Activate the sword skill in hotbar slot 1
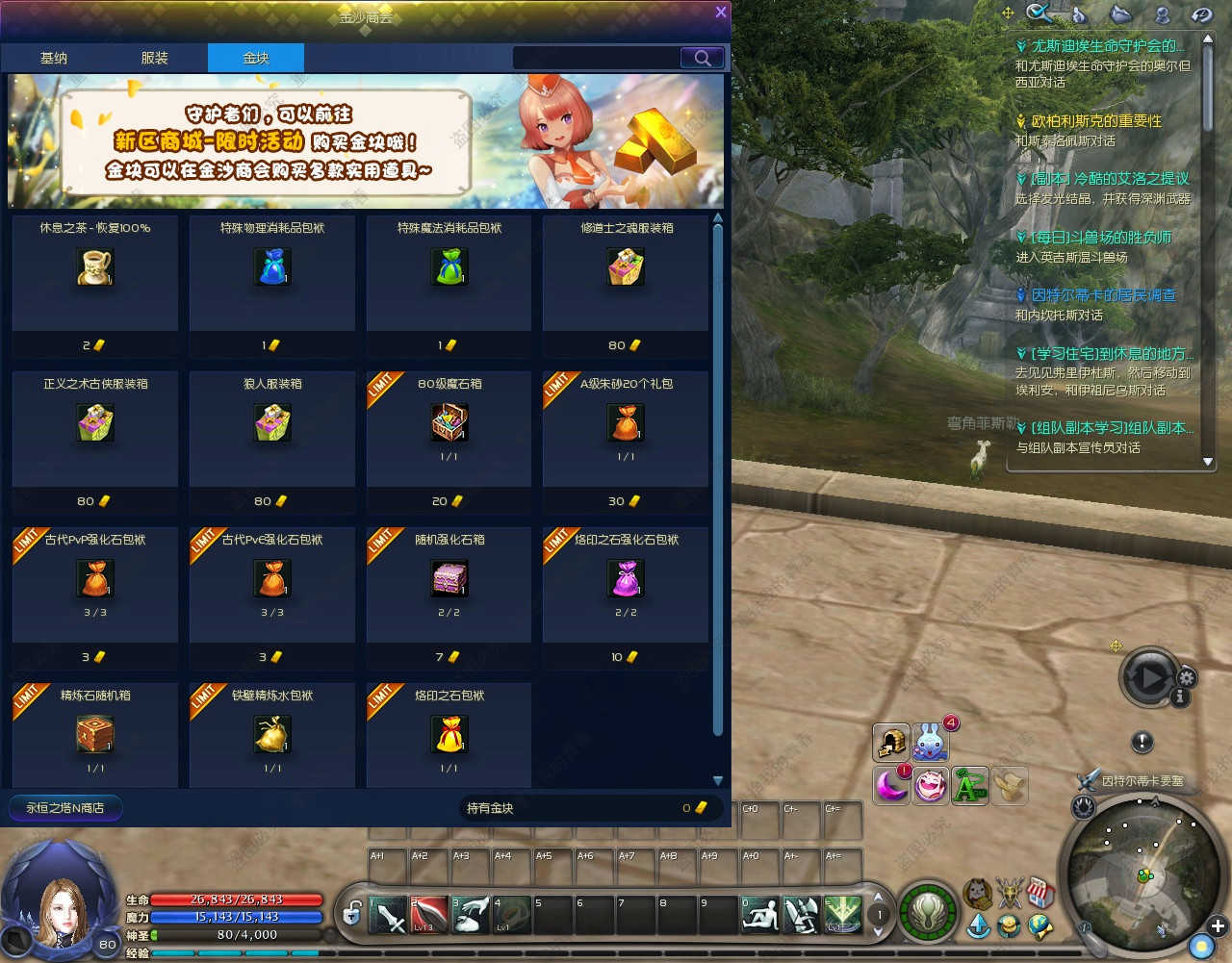This screenshot has height=963, width=1232. [389, 915]
